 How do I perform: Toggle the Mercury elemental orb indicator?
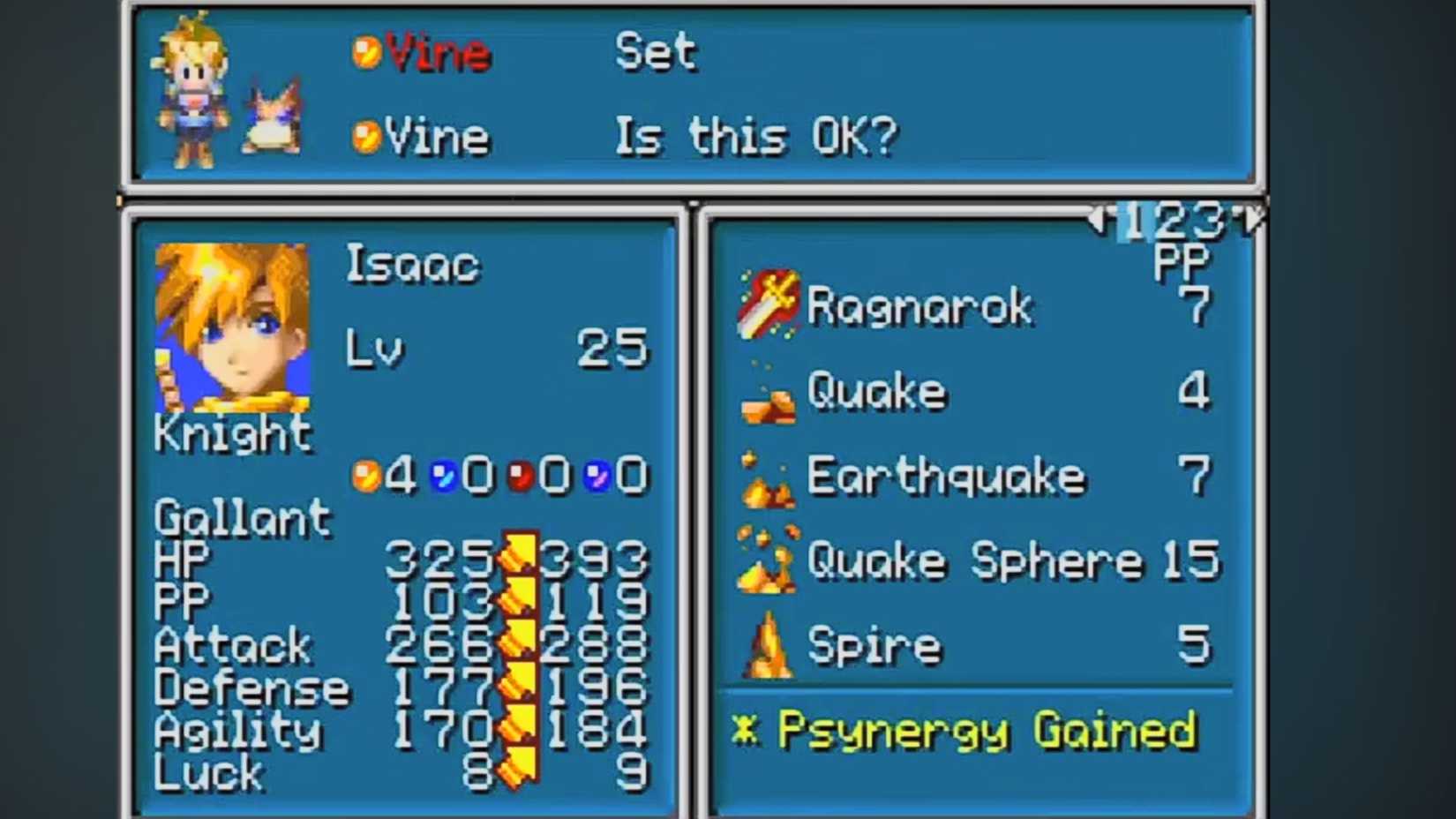click(442, 474)
